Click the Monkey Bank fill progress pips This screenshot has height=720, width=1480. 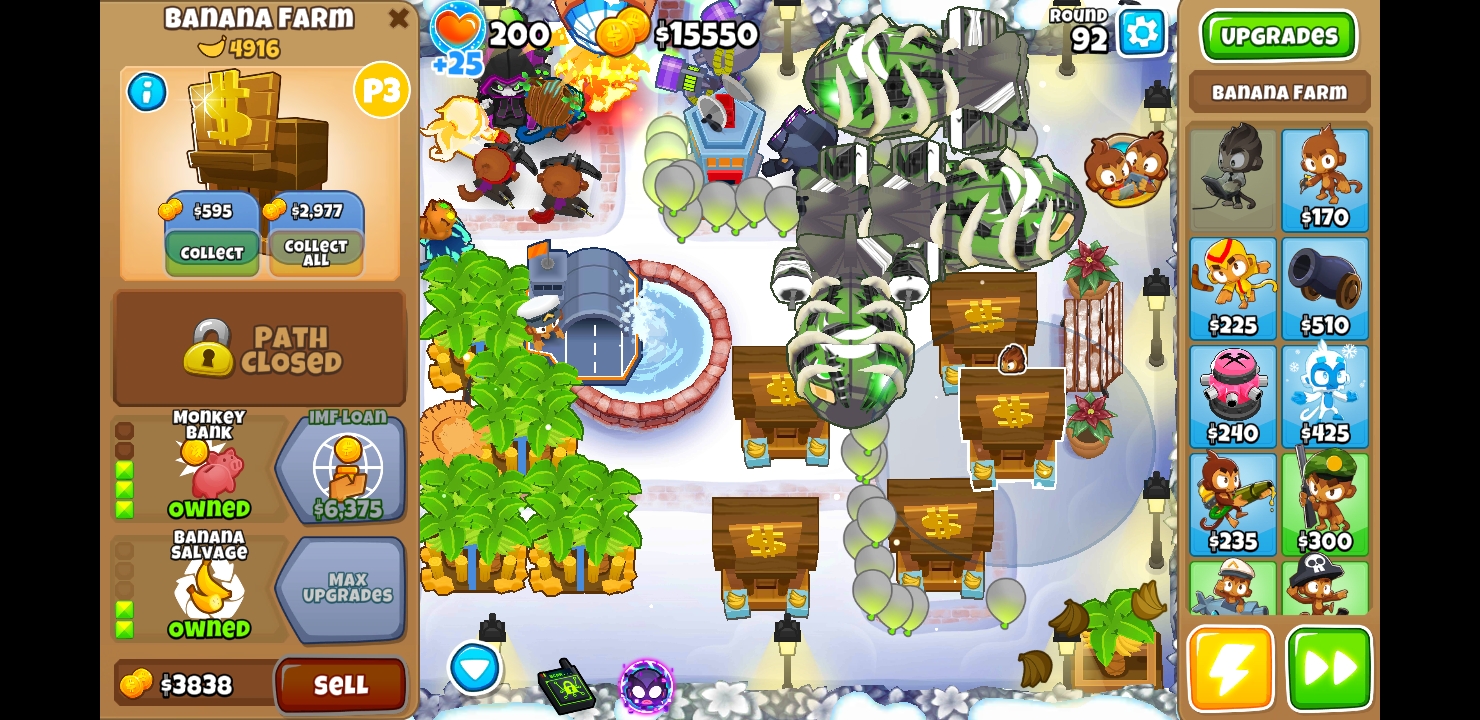tap(124, 470)
